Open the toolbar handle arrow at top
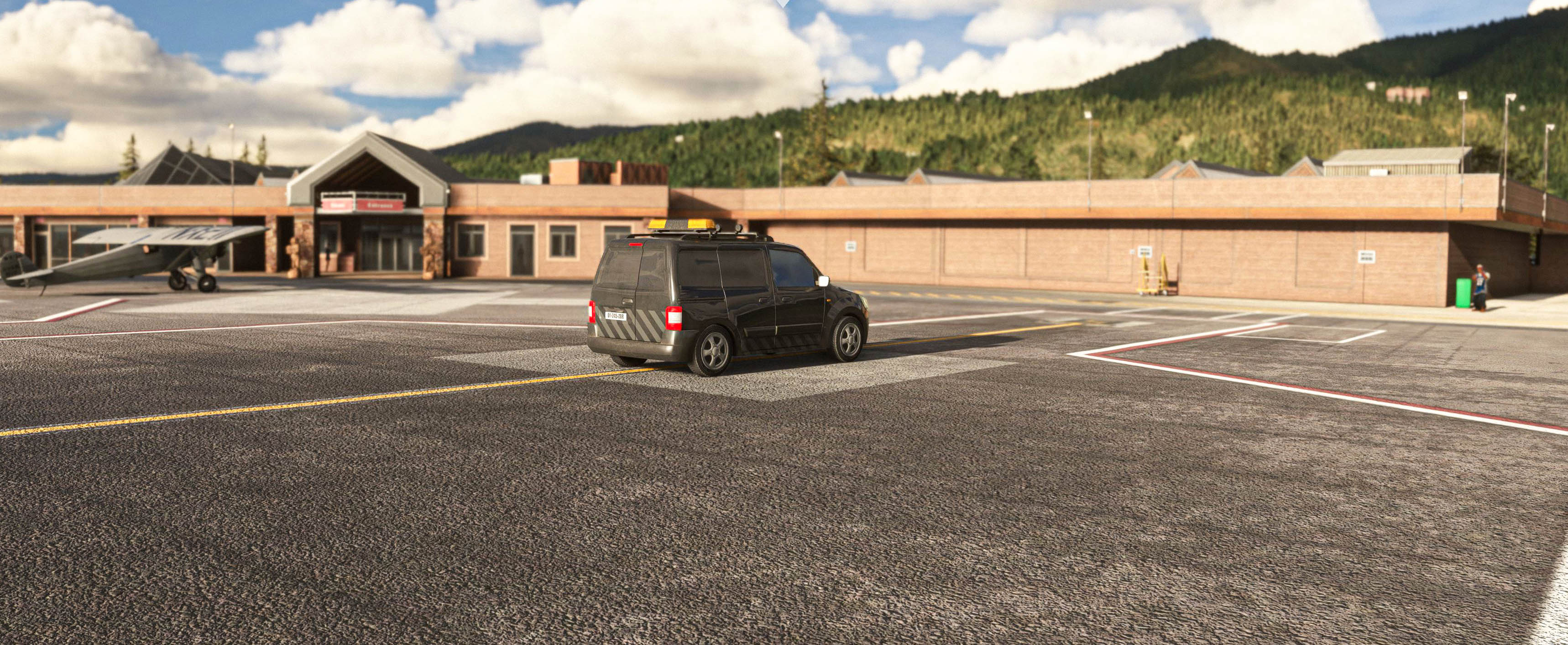1568x645 pixels. (x=784, y=2)
